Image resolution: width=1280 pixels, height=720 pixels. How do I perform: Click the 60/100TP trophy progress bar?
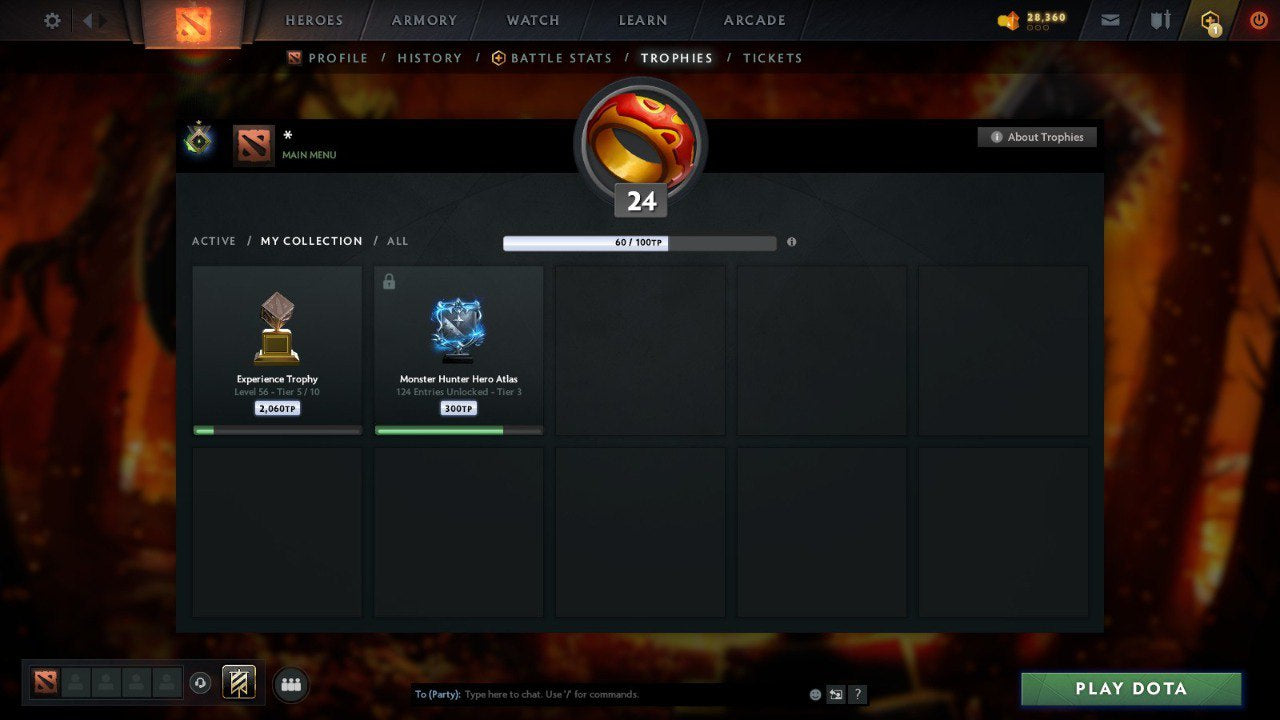coord(641,242)
